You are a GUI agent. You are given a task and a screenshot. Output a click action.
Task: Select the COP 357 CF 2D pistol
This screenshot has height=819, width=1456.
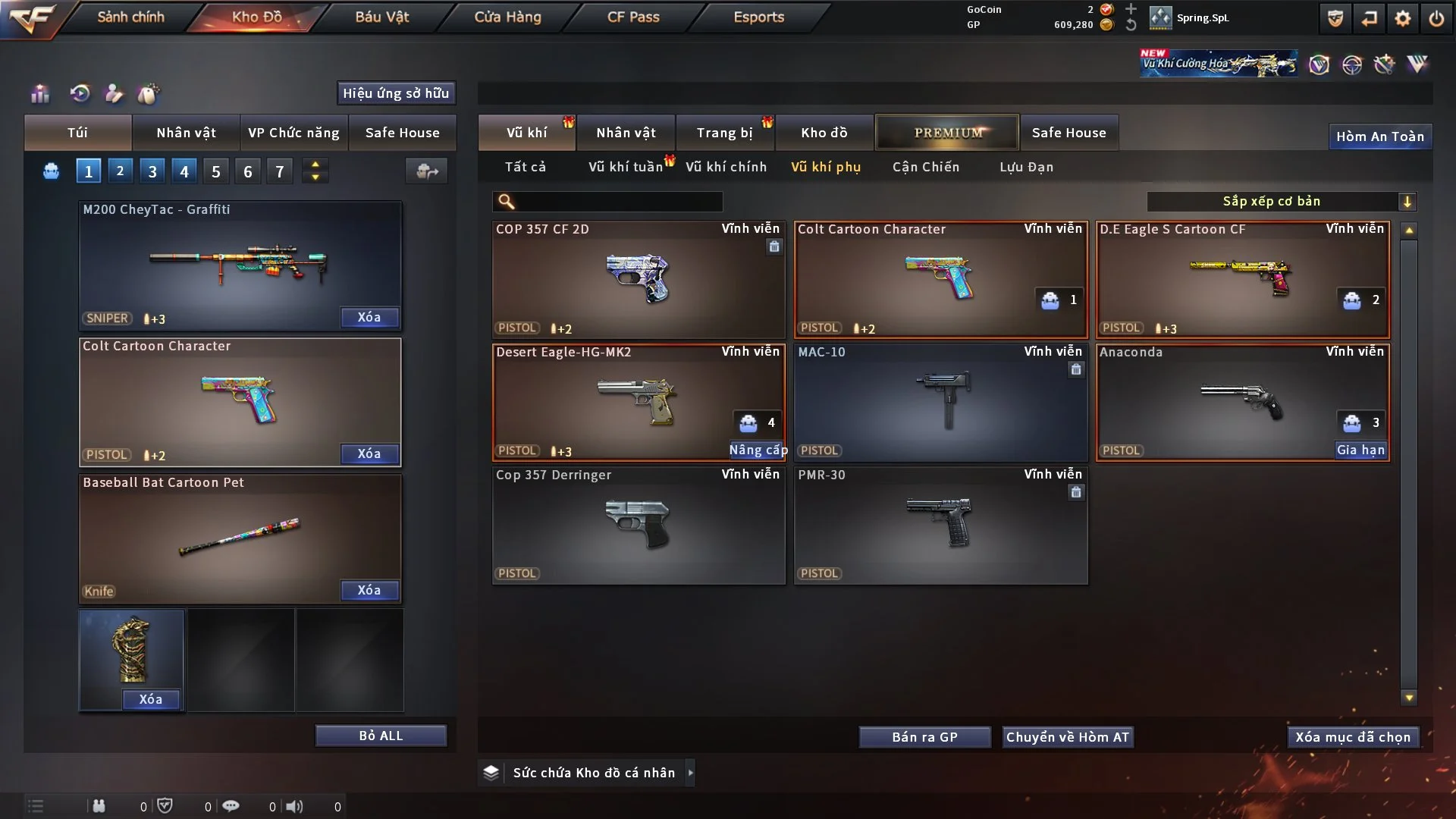pos(638,279)
